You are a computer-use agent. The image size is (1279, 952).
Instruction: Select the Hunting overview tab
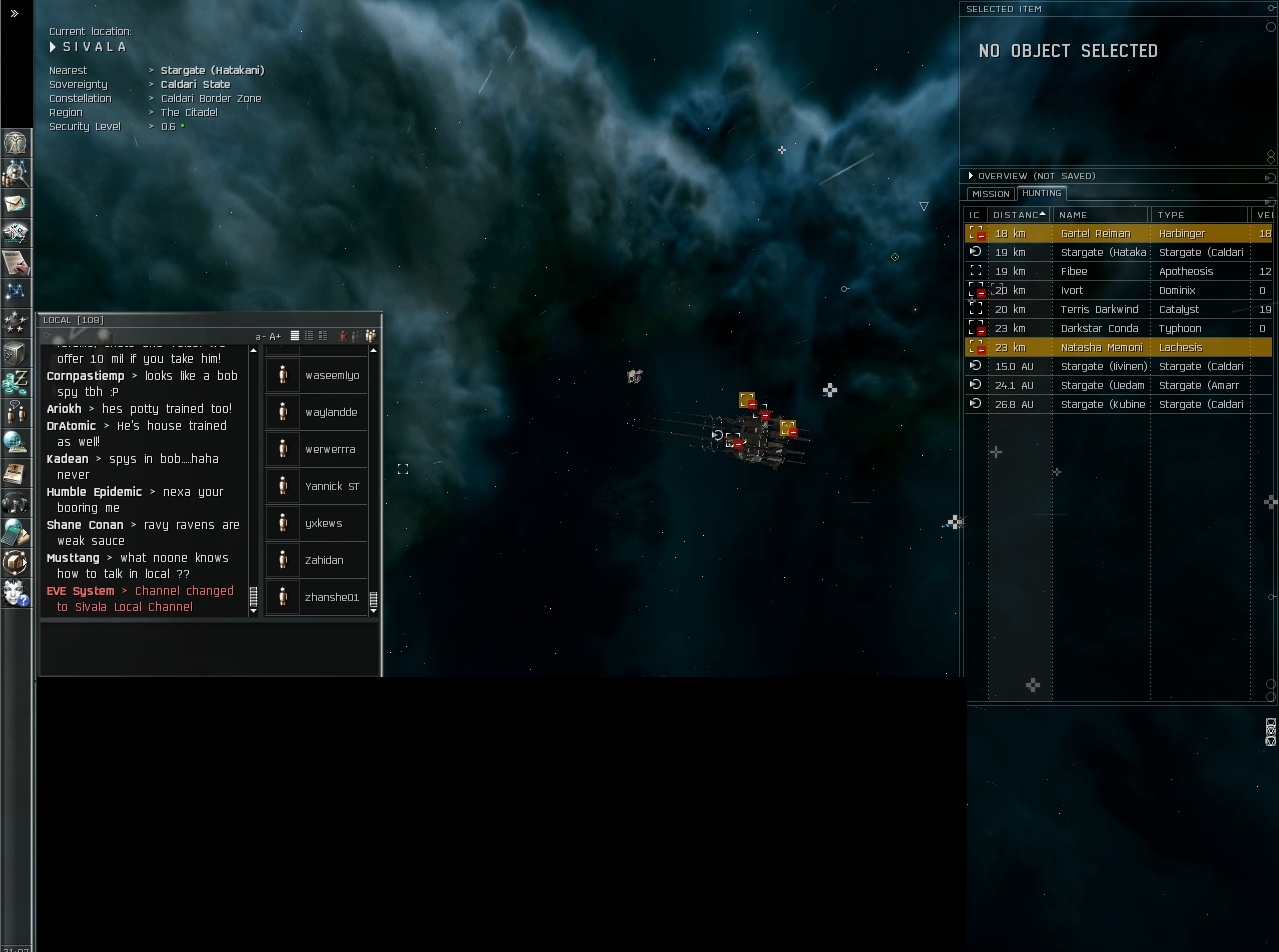click(x=1041, y=193)
